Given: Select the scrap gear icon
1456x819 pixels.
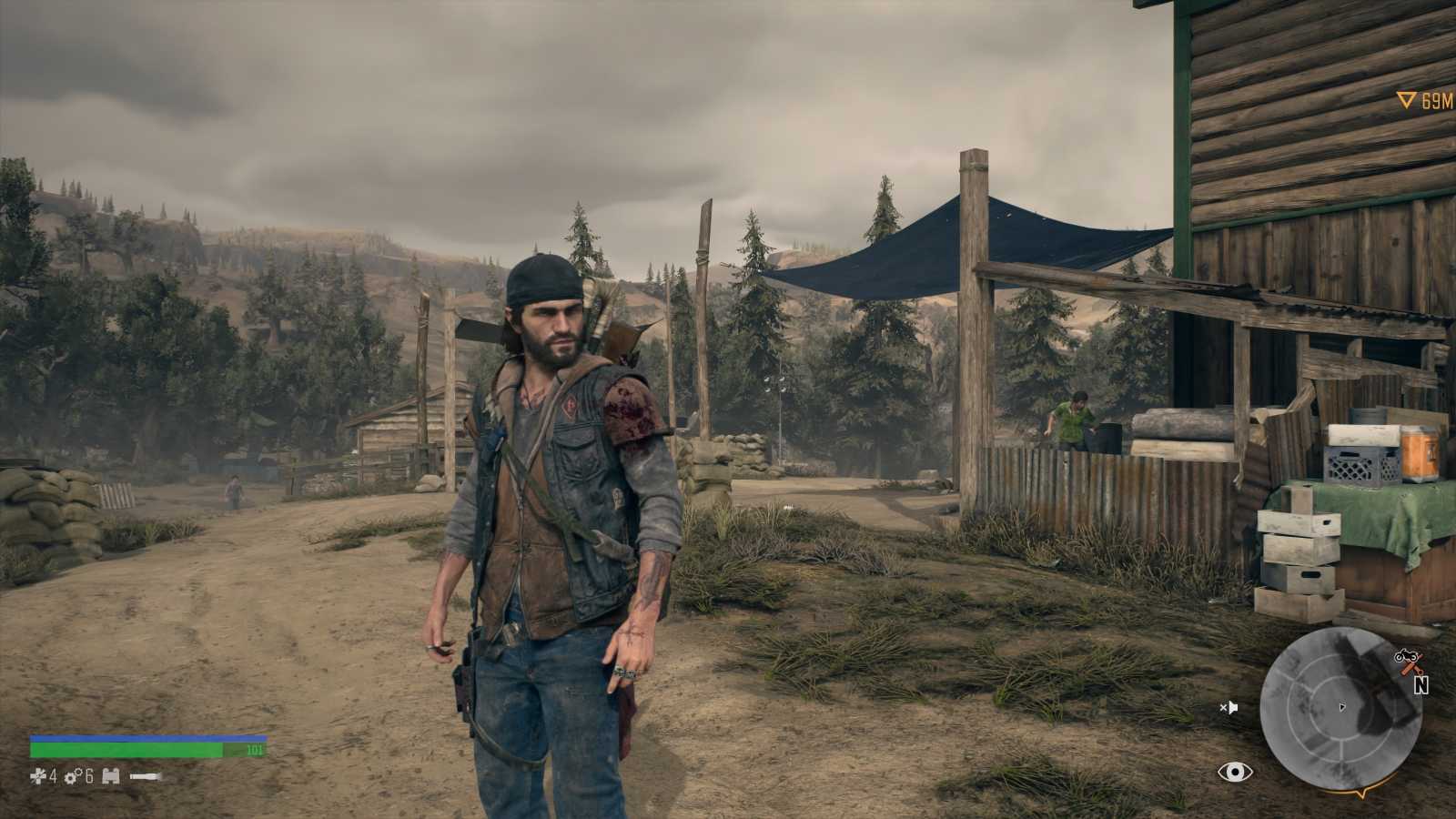Looking at the screenshot, I should point(72,776).
